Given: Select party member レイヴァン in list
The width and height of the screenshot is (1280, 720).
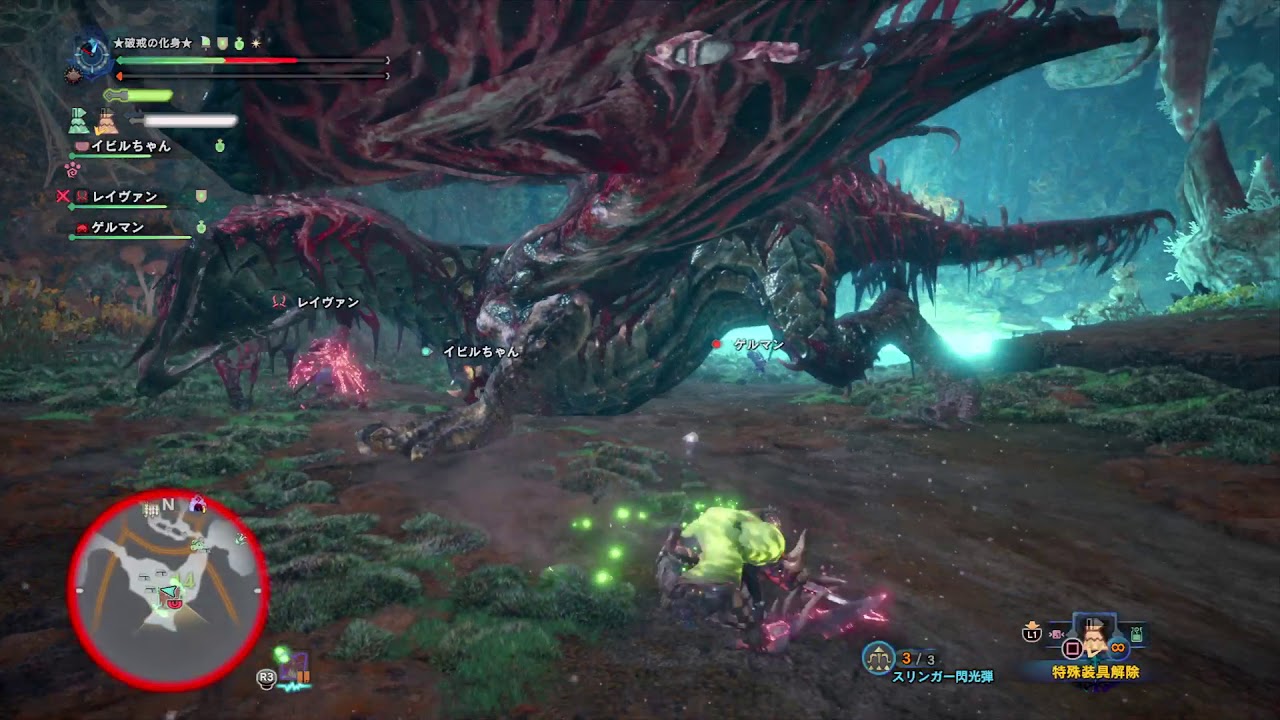Looking at the screenshot, I should (125, 197).
